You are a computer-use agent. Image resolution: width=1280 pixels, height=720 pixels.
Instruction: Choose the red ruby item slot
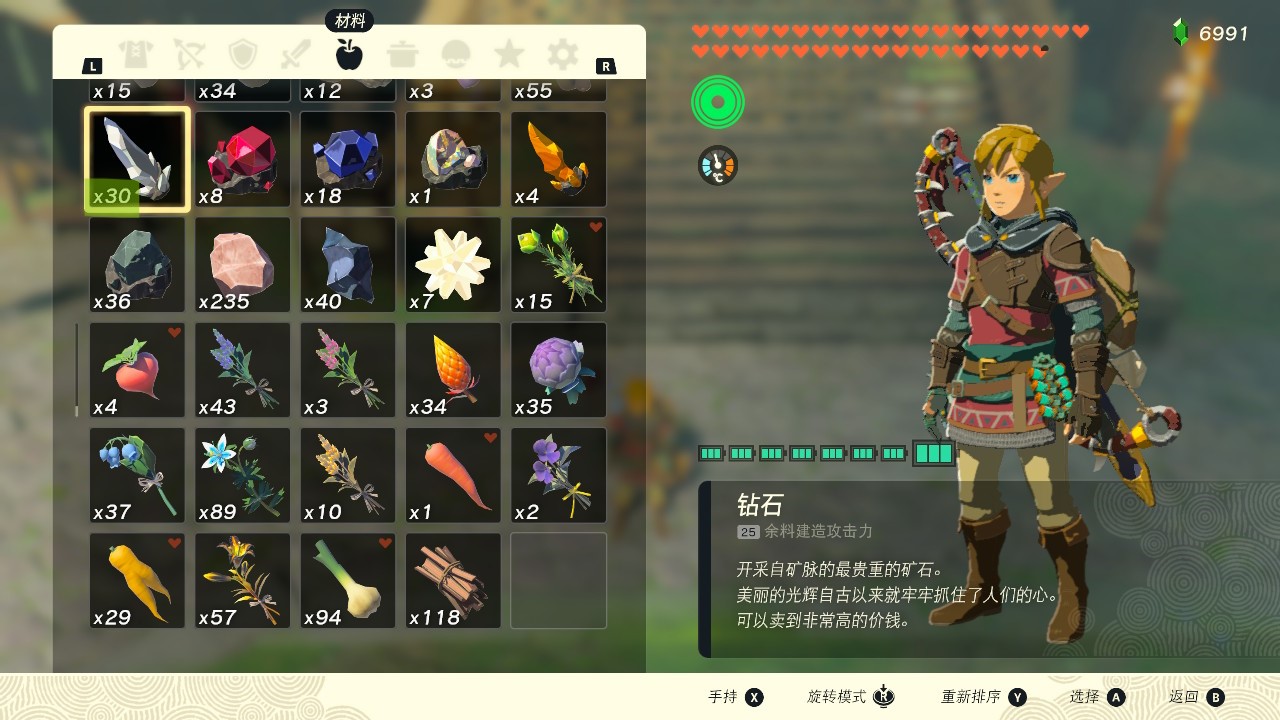(243, 160)
